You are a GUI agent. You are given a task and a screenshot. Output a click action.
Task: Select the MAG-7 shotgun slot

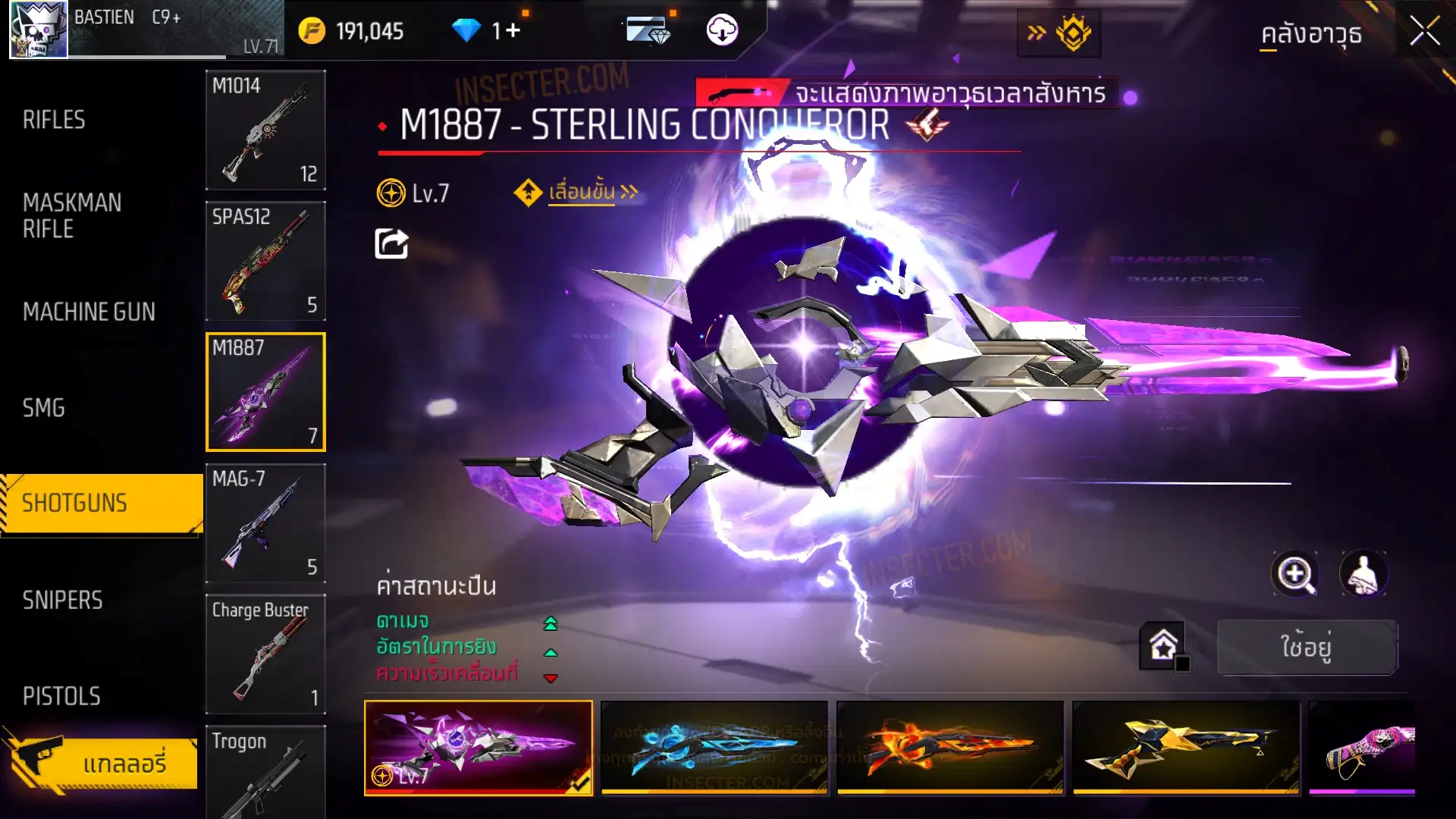point(265,523)
